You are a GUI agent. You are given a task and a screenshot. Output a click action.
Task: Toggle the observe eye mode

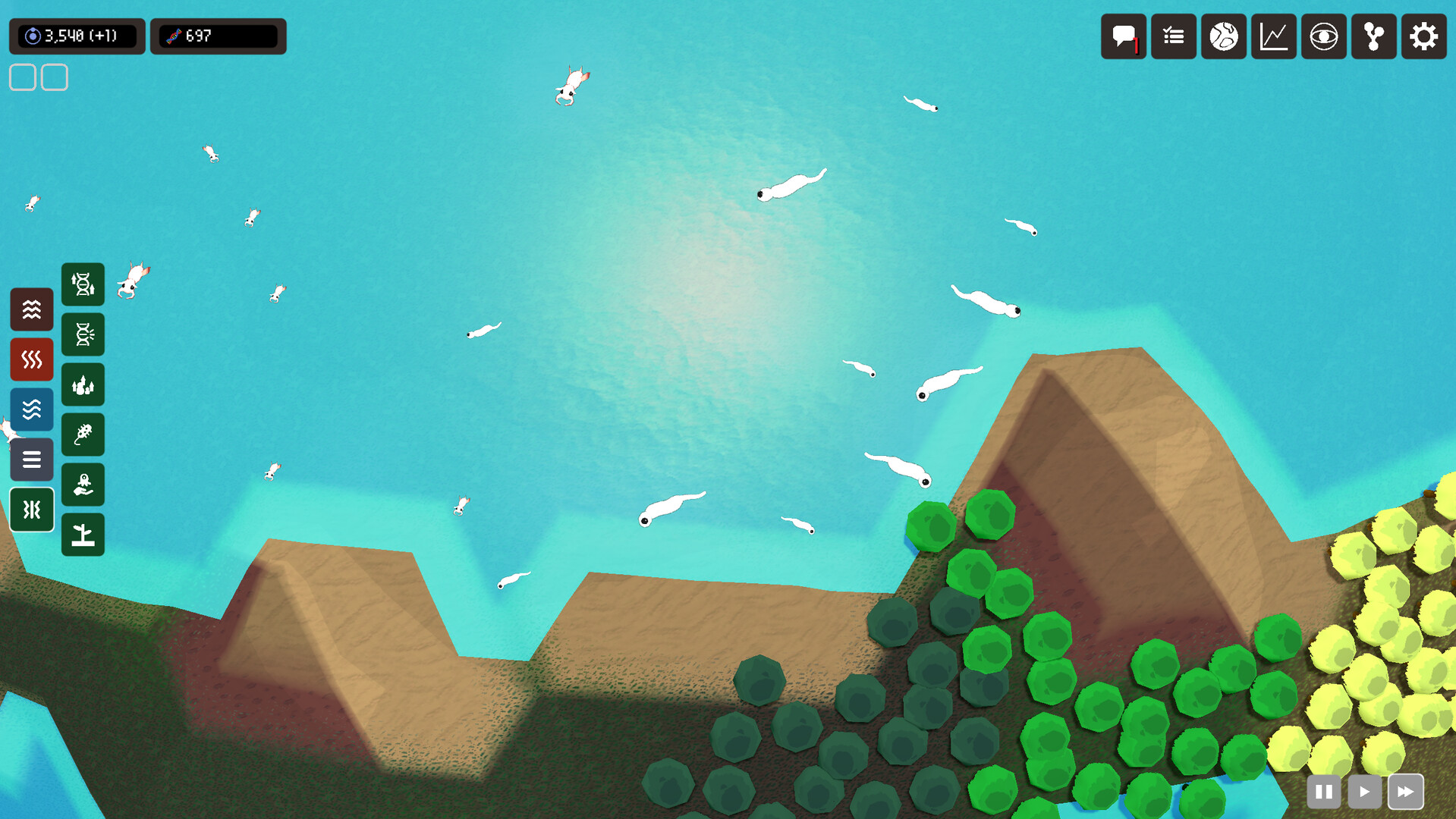click(1323, 36)
